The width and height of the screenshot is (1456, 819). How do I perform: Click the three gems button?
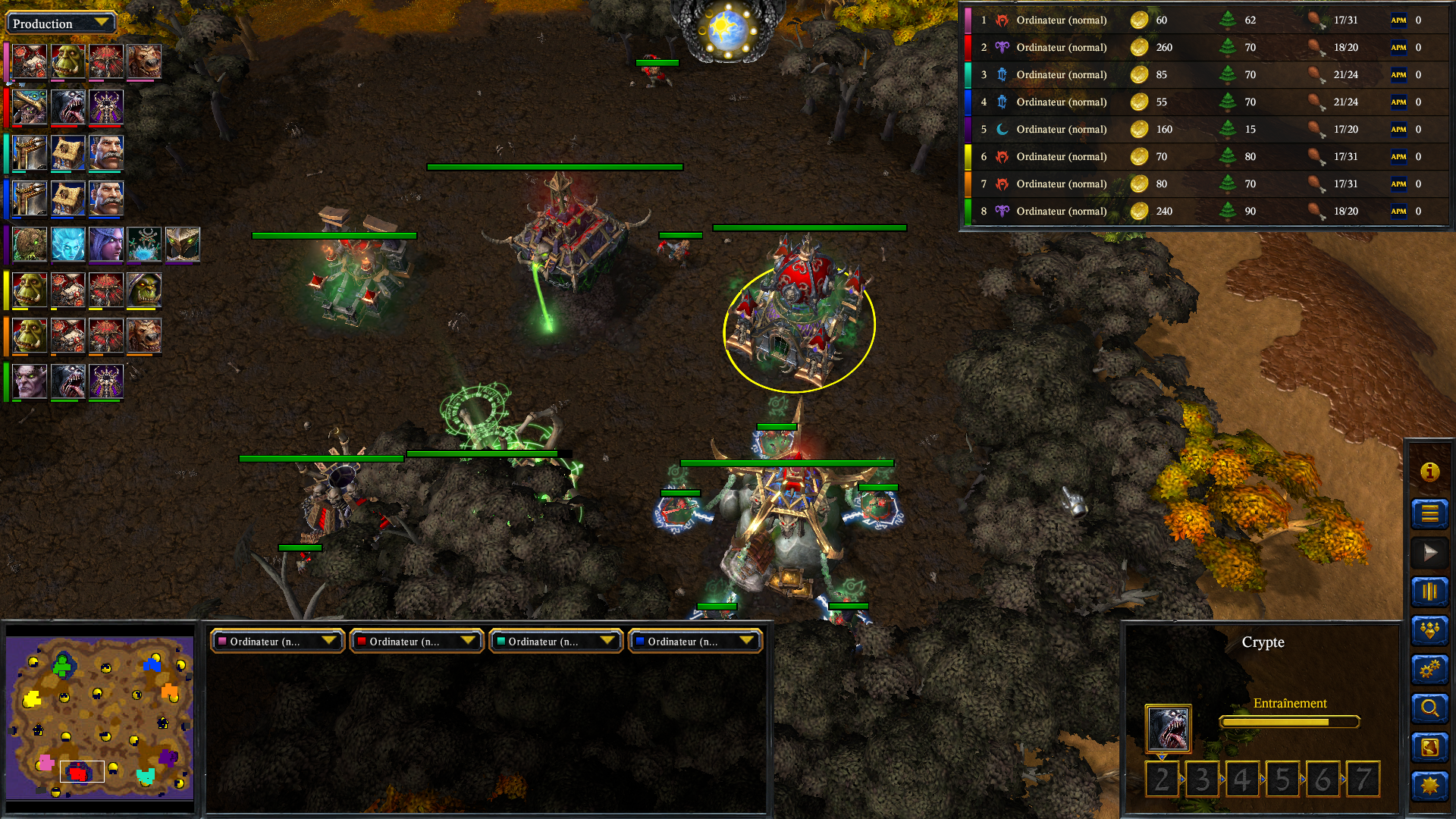tap(1429, 630)
